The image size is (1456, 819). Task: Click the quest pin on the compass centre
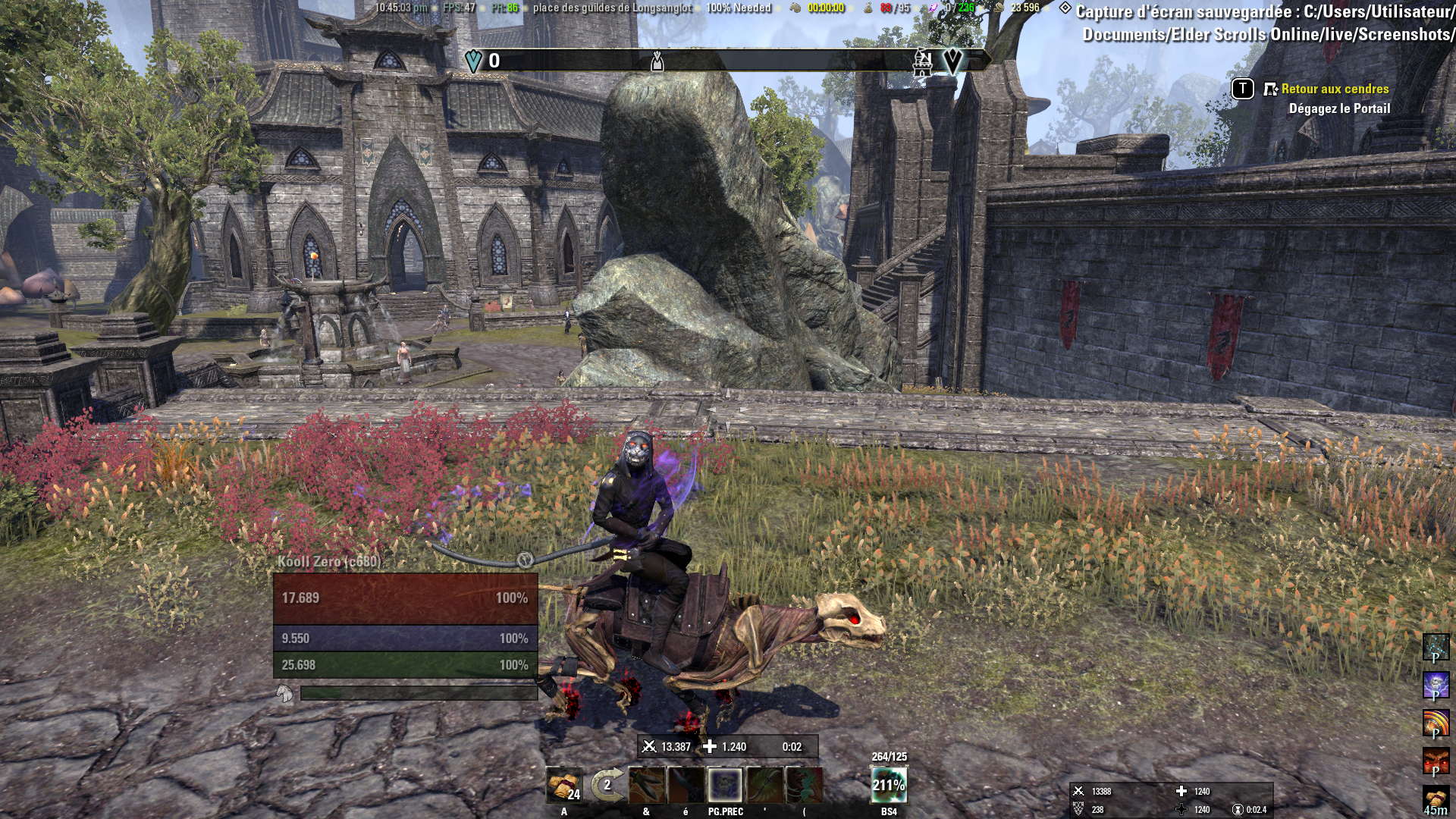tap(657, 61)
